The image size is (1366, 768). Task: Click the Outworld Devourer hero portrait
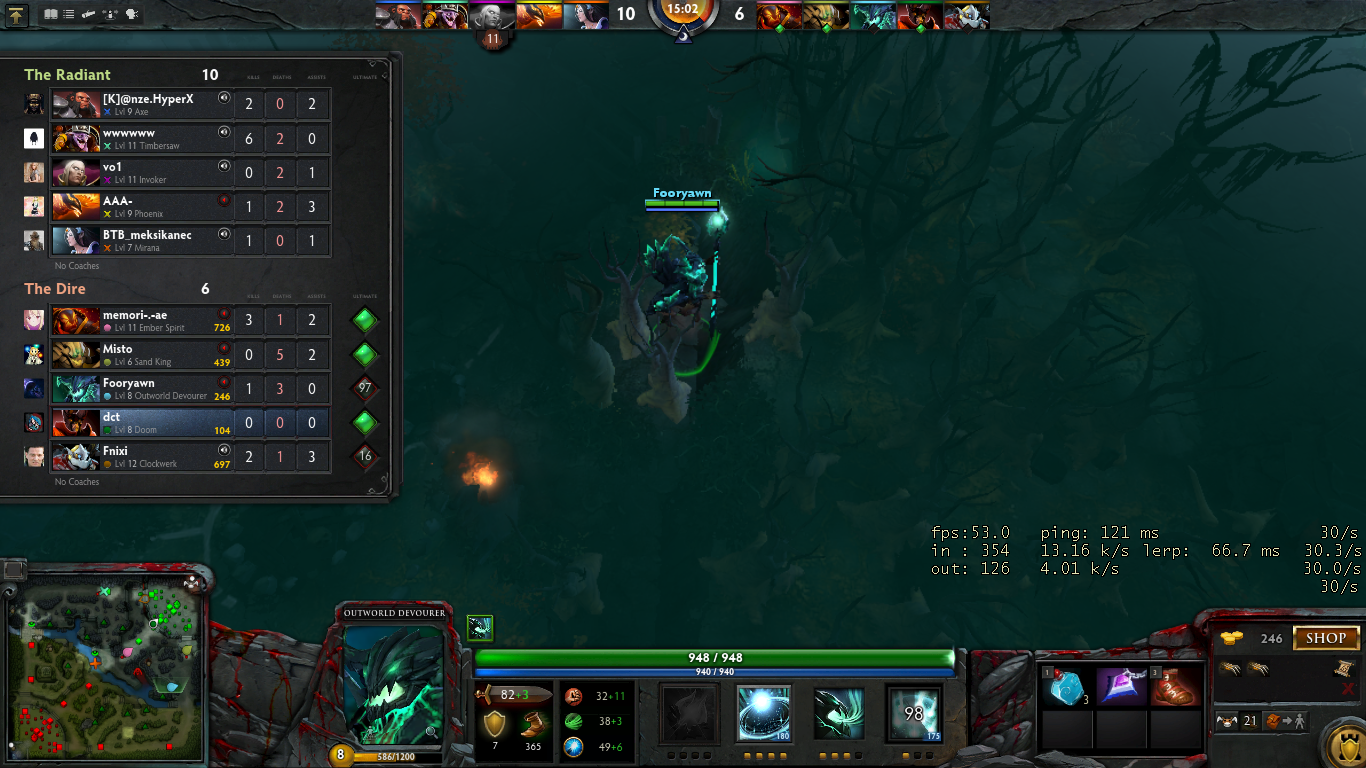[x=392, y=686]
